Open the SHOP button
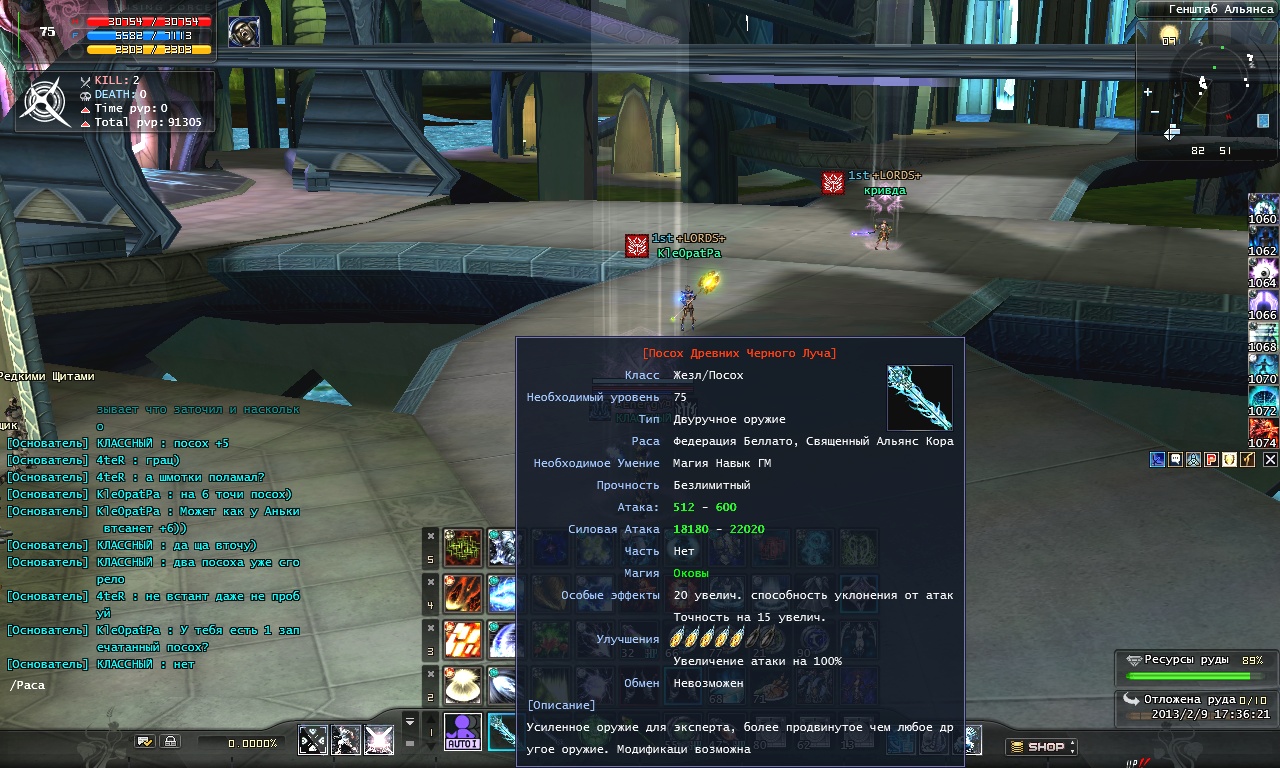 point(1041,746)
